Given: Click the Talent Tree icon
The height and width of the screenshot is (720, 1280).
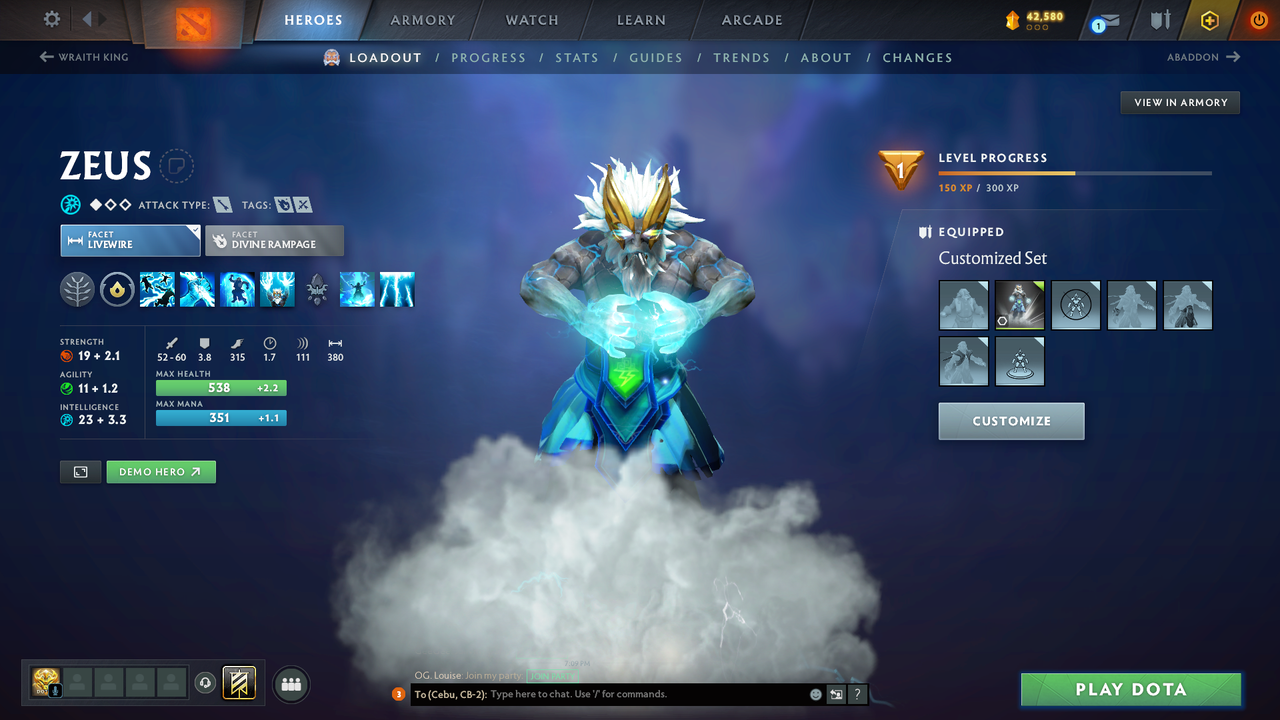Looking at the screenshot, I should click(x=77, y=290).
